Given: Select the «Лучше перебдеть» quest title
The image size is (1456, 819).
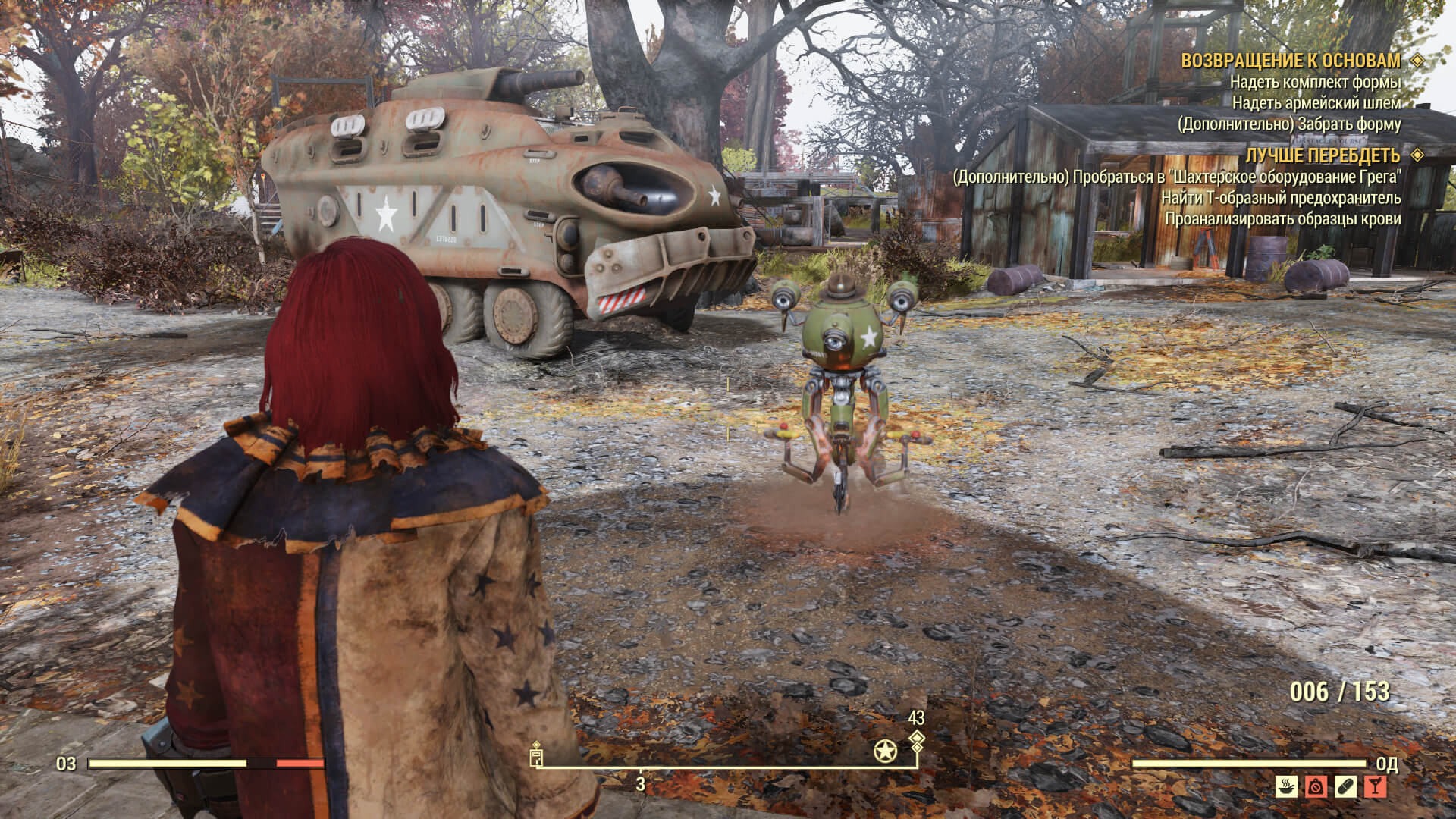Looking at the screenshot, I should click(1323, 155).
